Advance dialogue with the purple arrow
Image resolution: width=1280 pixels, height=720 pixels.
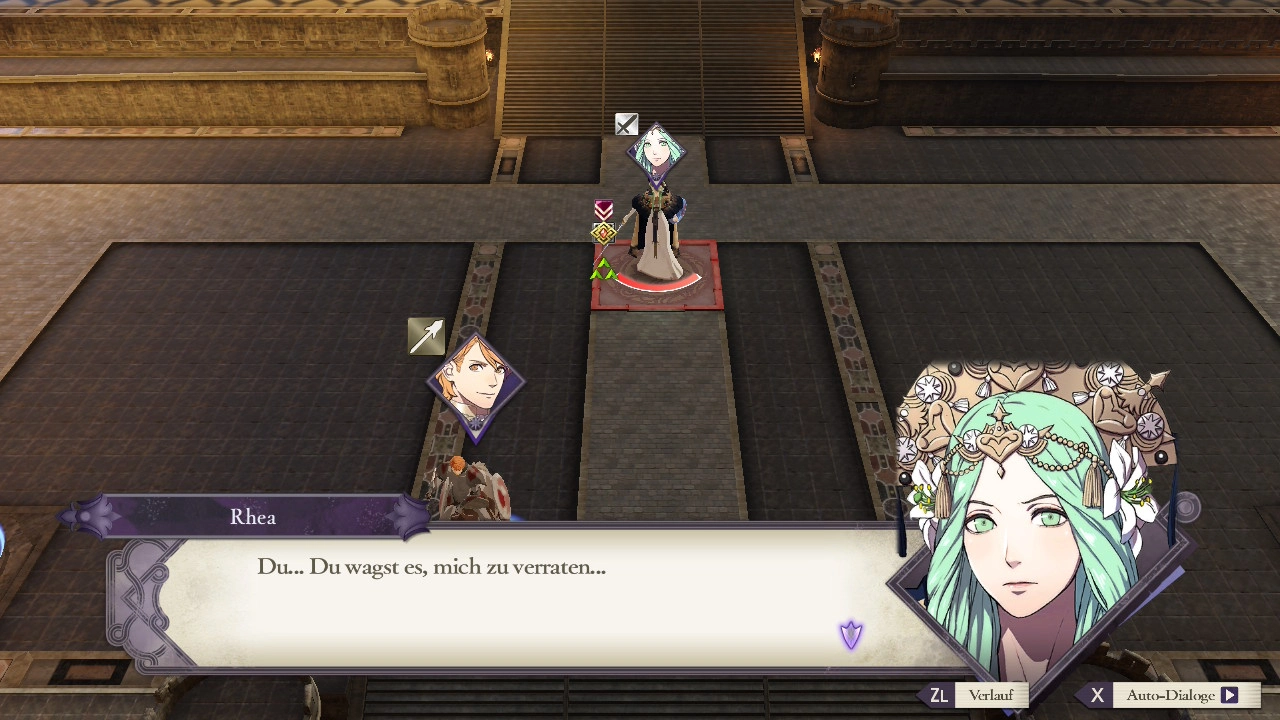[851, 635]
